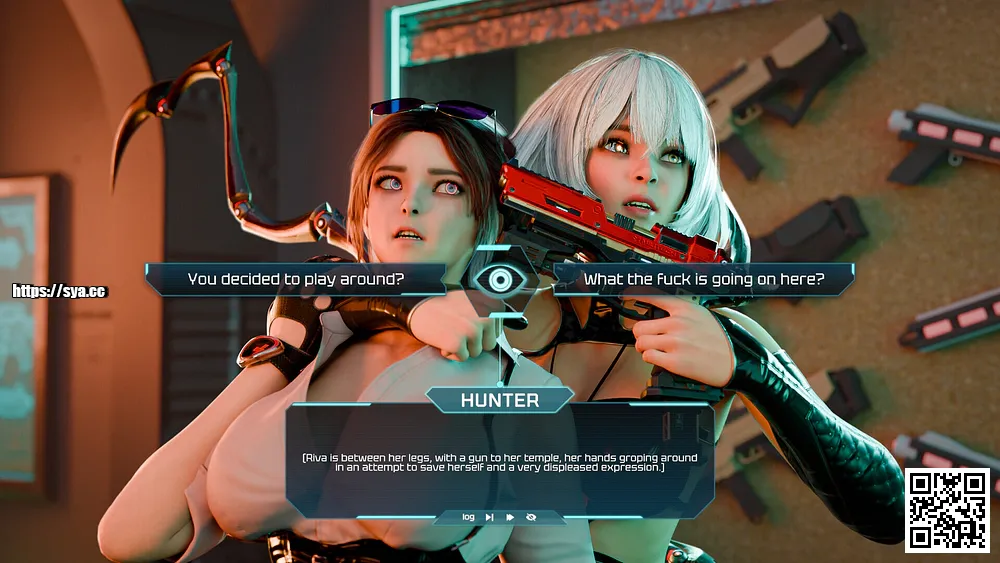
Task: Hide the dialogue box with crossed-eye icon
Action: [x=531, y=517]
